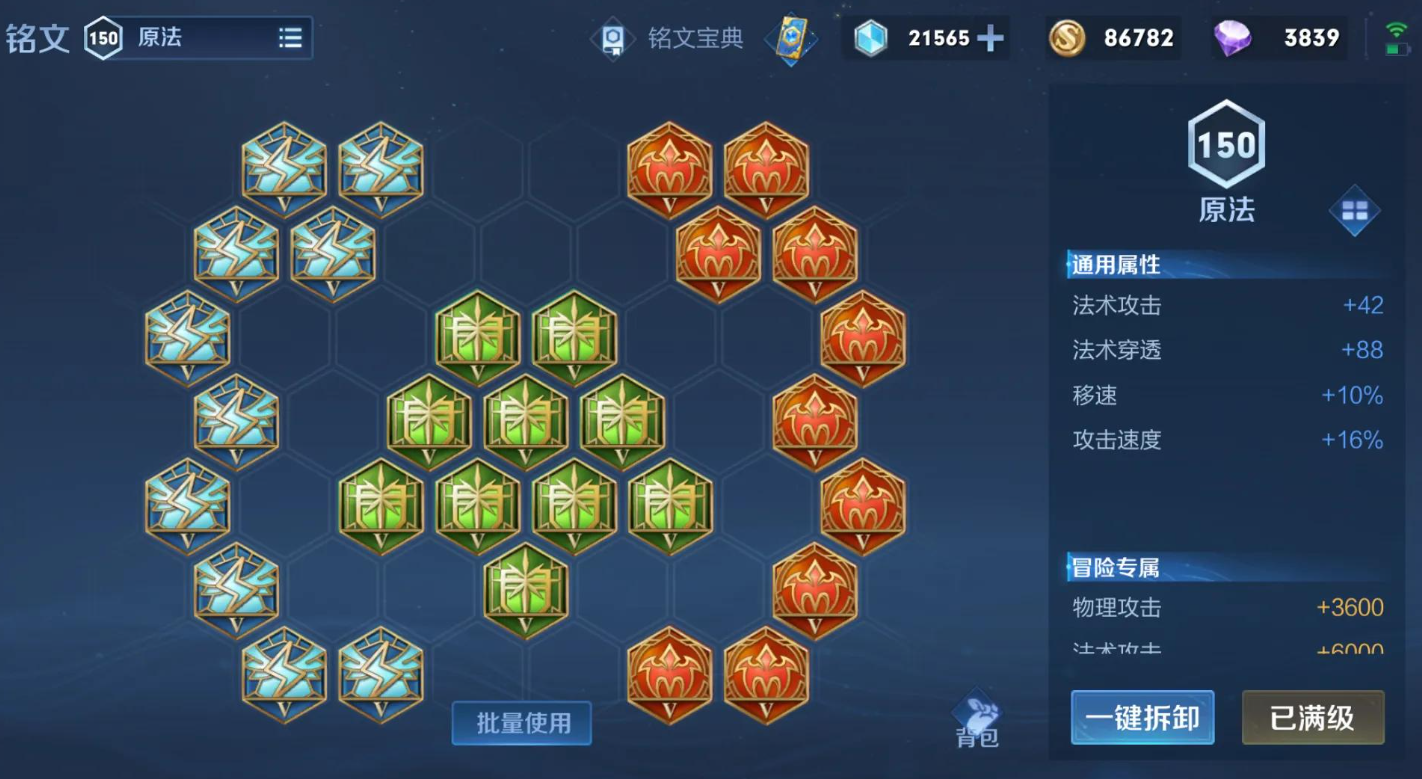The width and height of the screenshot is (1422, 779).
Task: Click the network signal indicator top right
Action: coord(1396,30)
